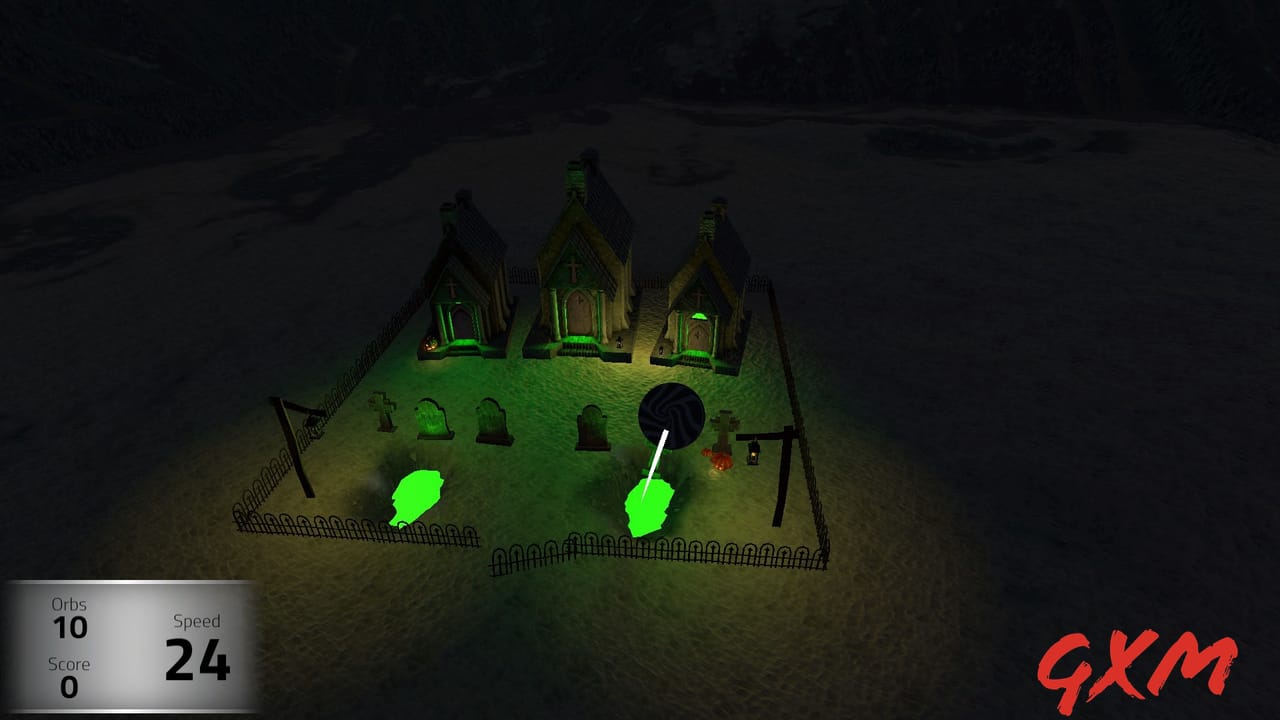Image resolution: width=1280 pixels, height=720 pixels.
Task: Click the swirling black vortex portal
Action: click(x=671, y=415)
